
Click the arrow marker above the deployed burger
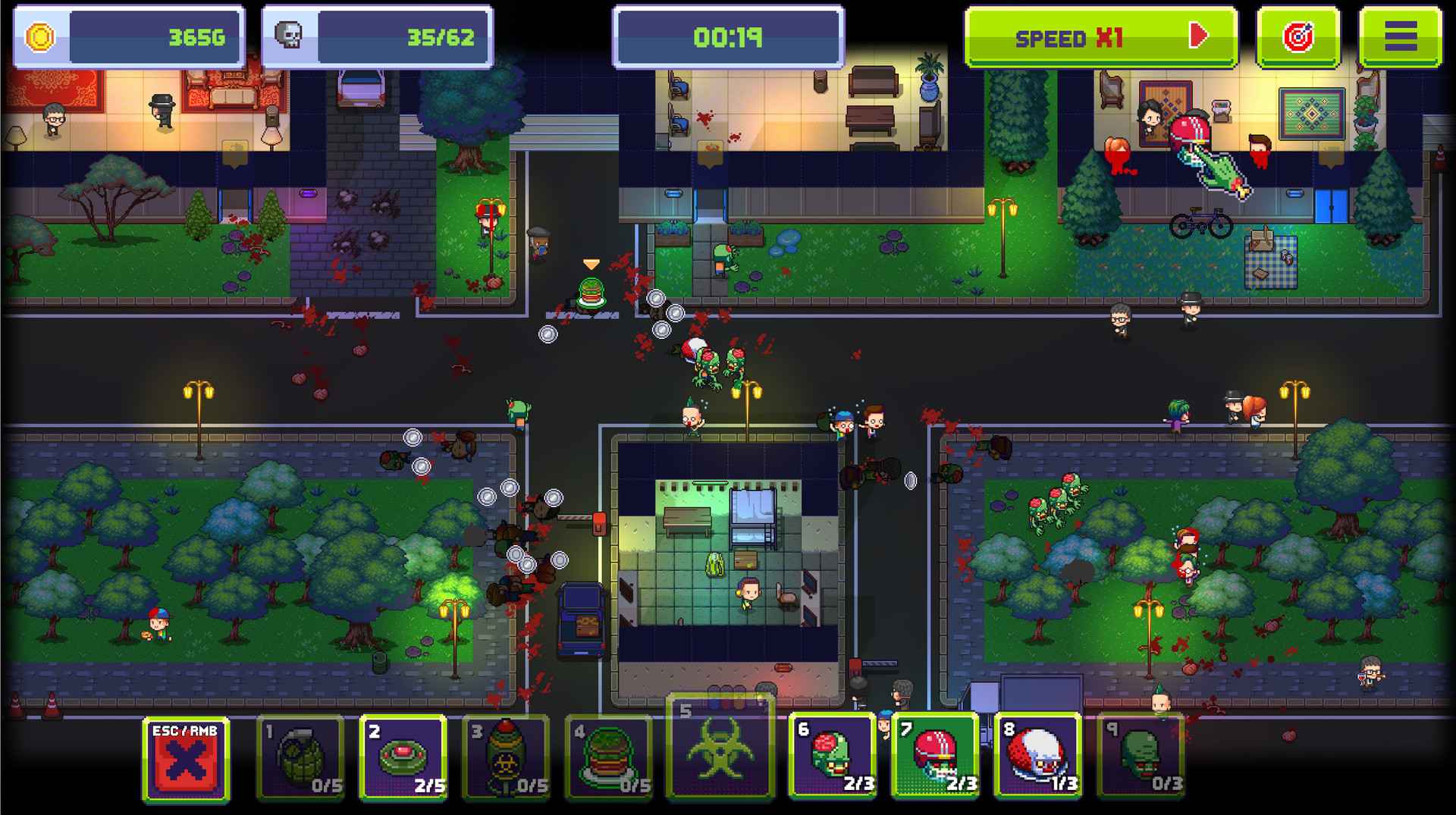[x=589, y=264]
